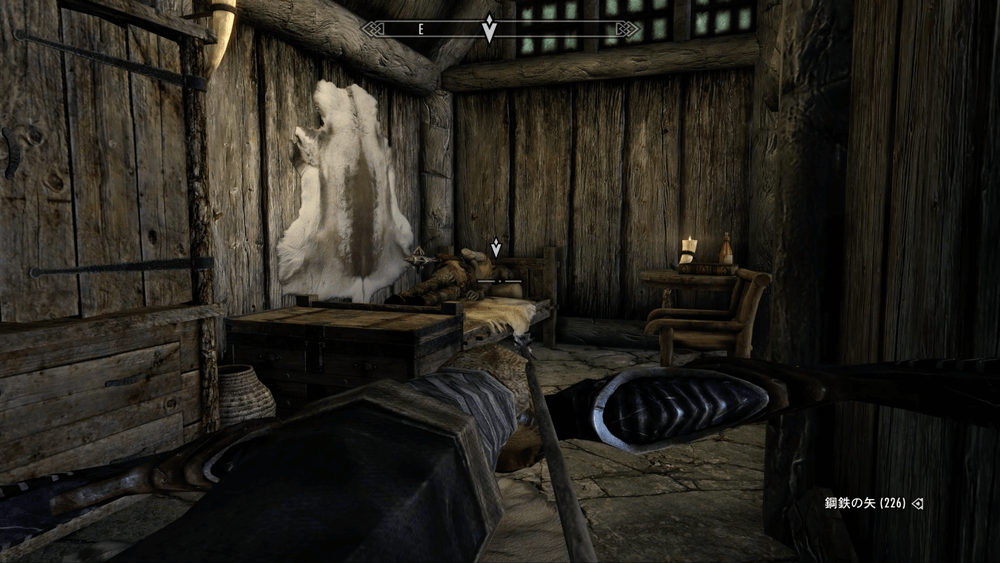1000x563 pixels.
Task: Click the quest marker on the compass
Action: (489, 28)
